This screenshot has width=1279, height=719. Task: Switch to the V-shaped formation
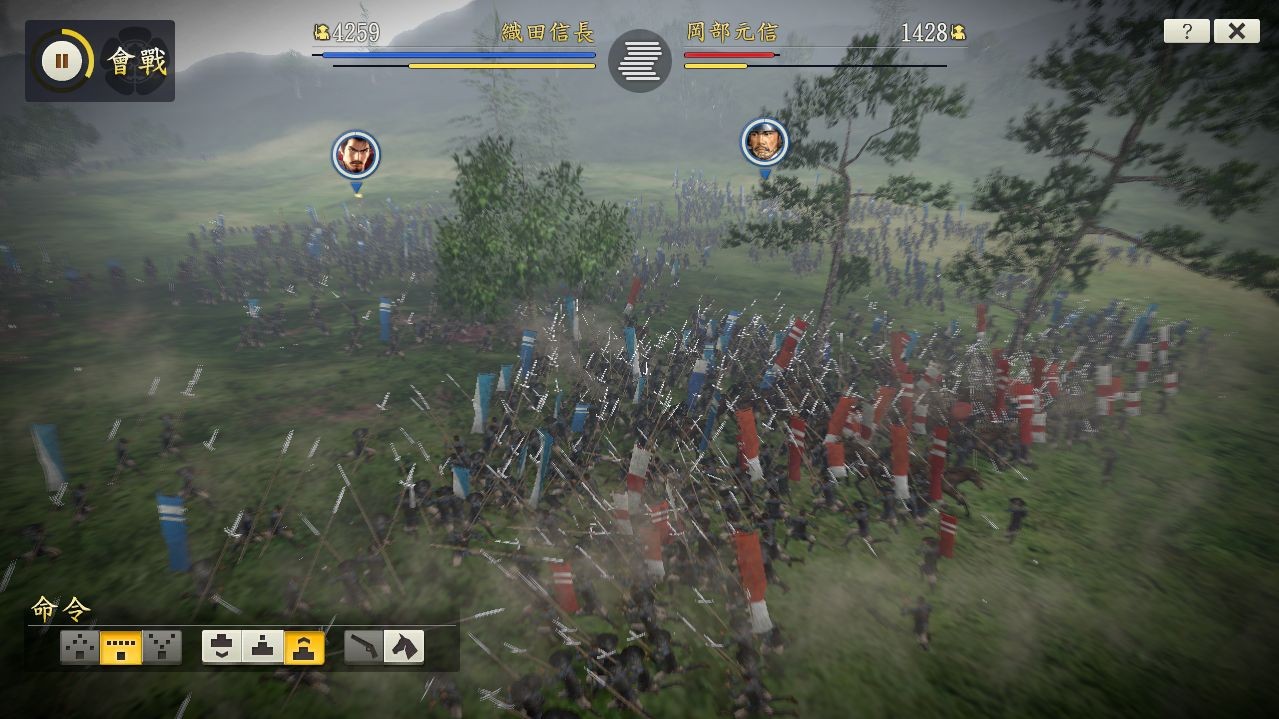[161, 647]
